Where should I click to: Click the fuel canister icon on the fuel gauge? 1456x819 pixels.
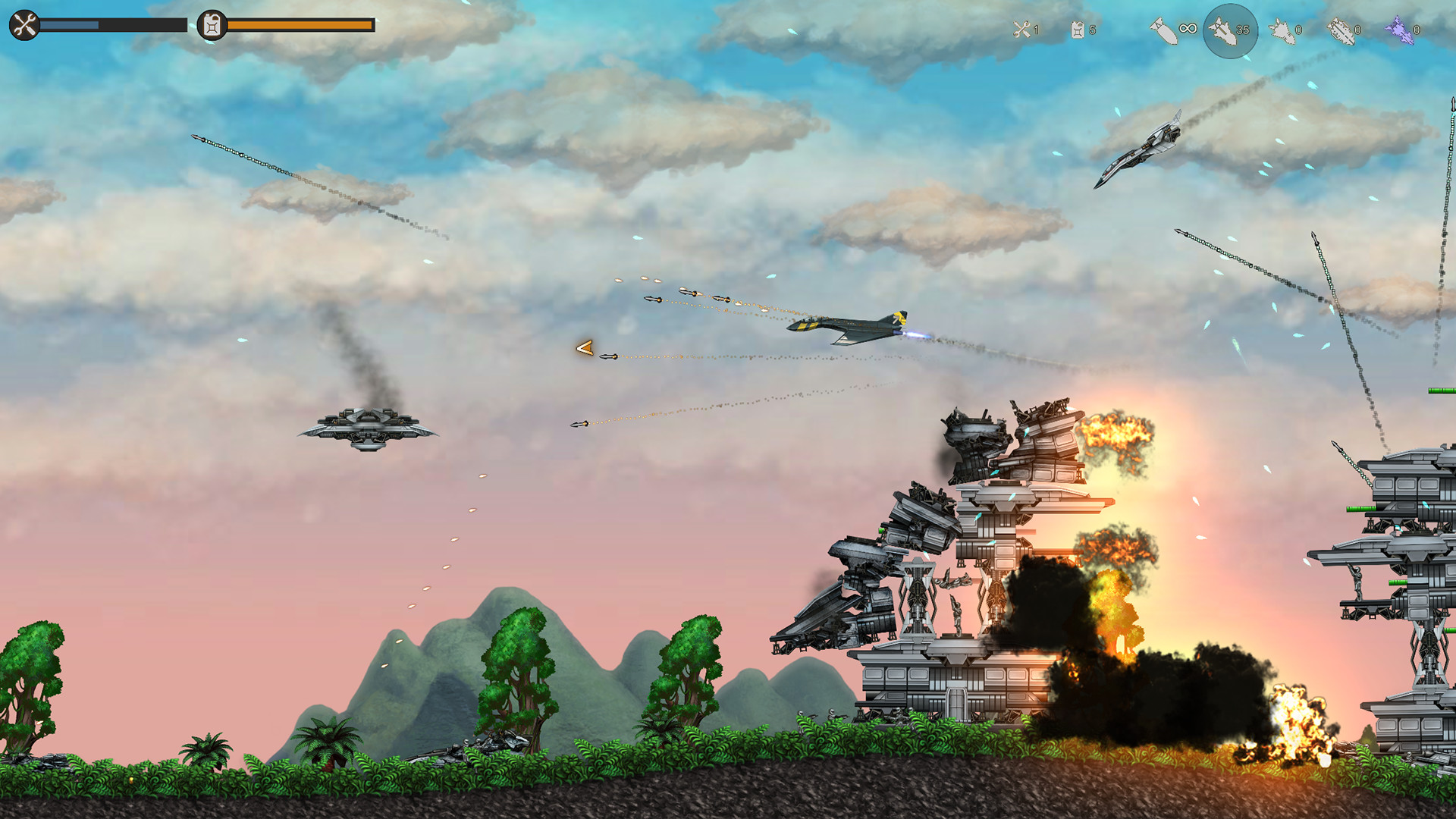point(210,25)
